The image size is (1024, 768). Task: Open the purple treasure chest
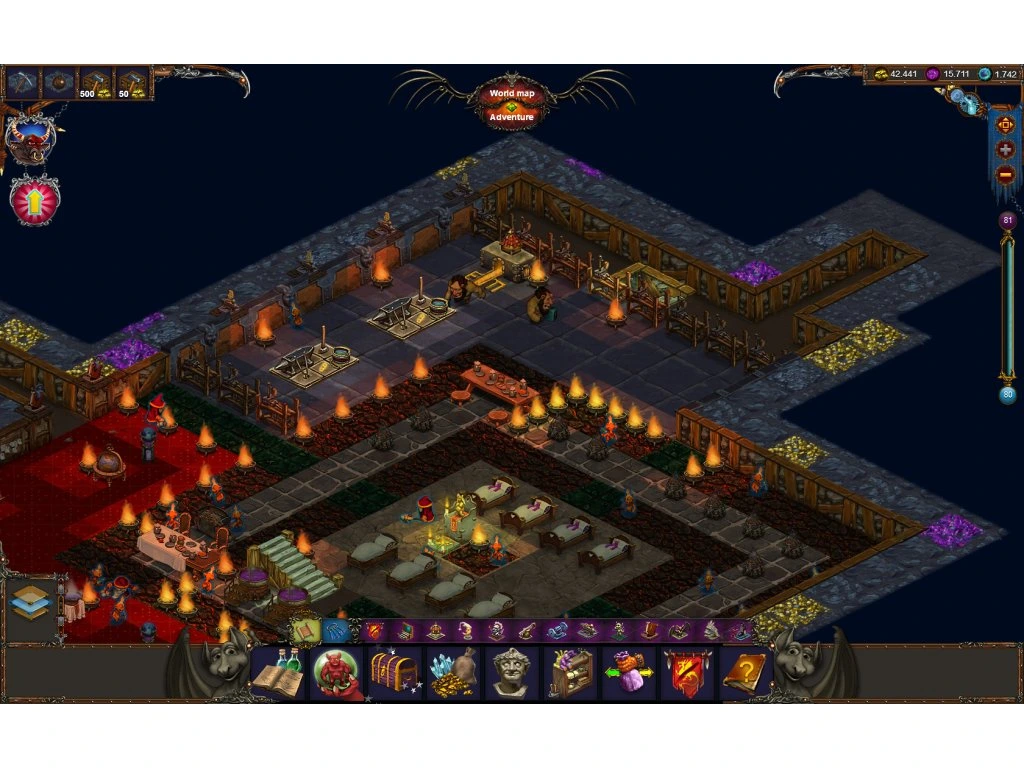click(394, 672)
